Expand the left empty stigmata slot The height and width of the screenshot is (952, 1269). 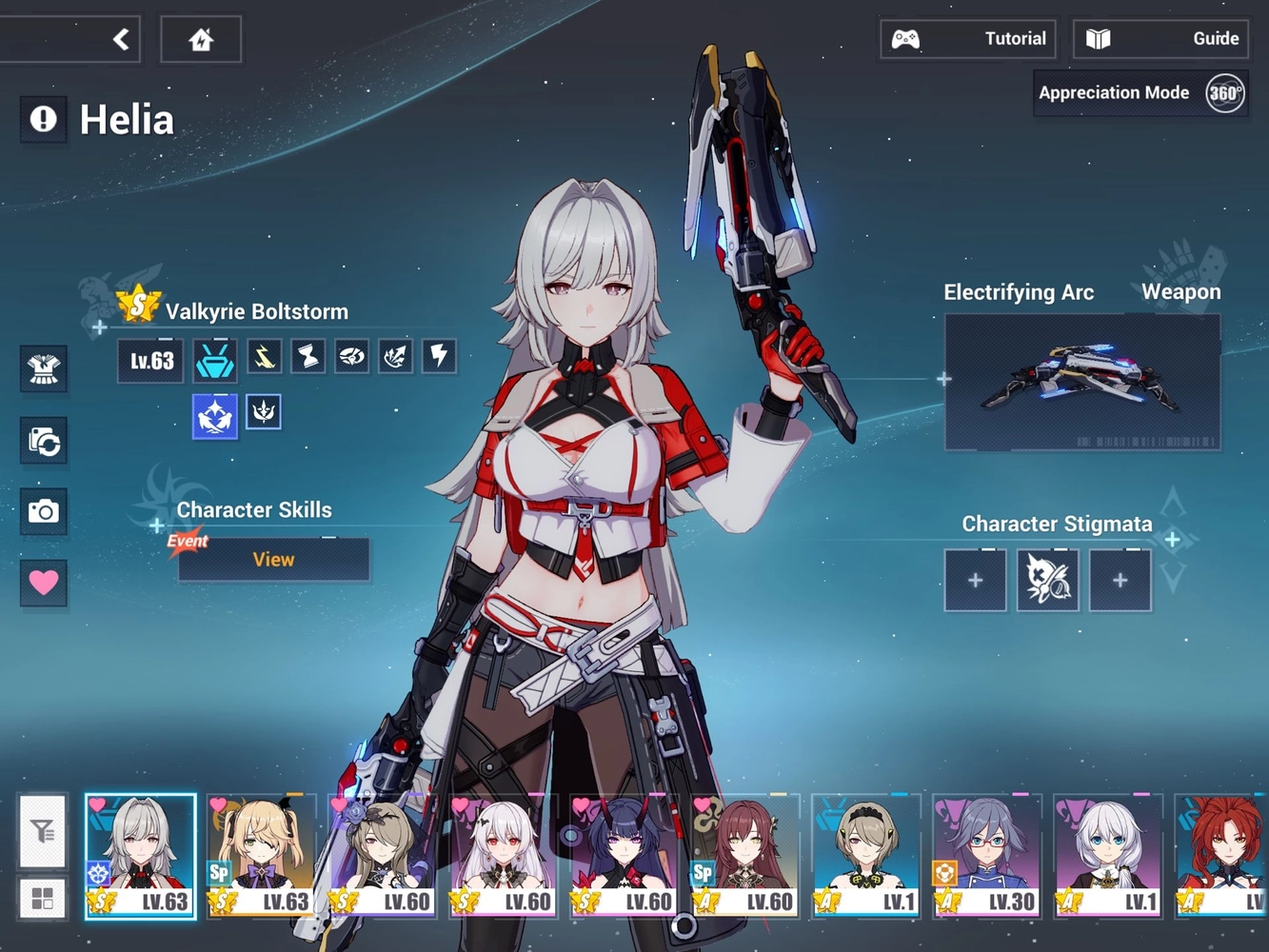(x=974, y=579)
